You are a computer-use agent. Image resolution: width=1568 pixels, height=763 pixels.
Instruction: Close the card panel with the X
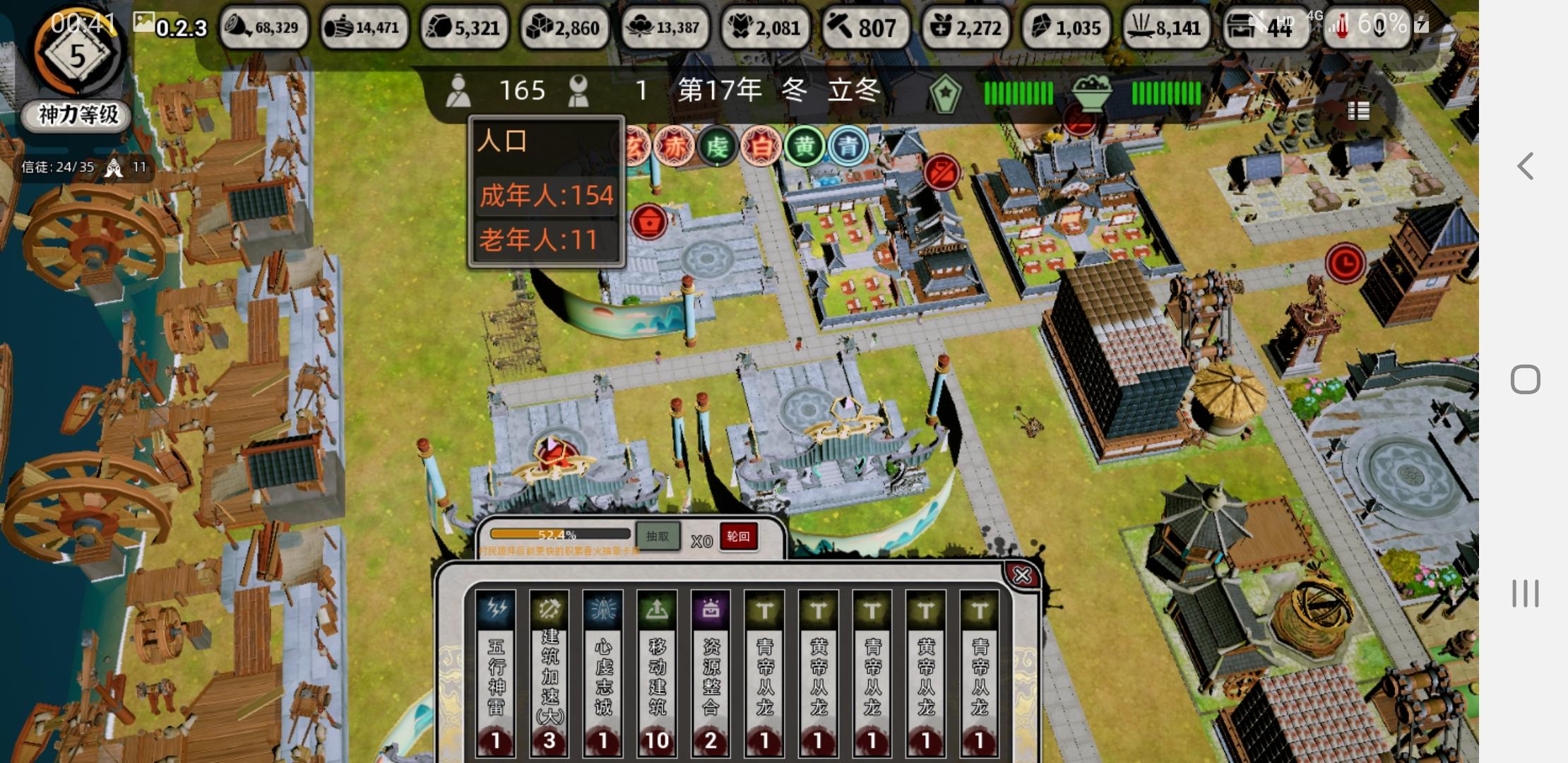(1021, 576)
